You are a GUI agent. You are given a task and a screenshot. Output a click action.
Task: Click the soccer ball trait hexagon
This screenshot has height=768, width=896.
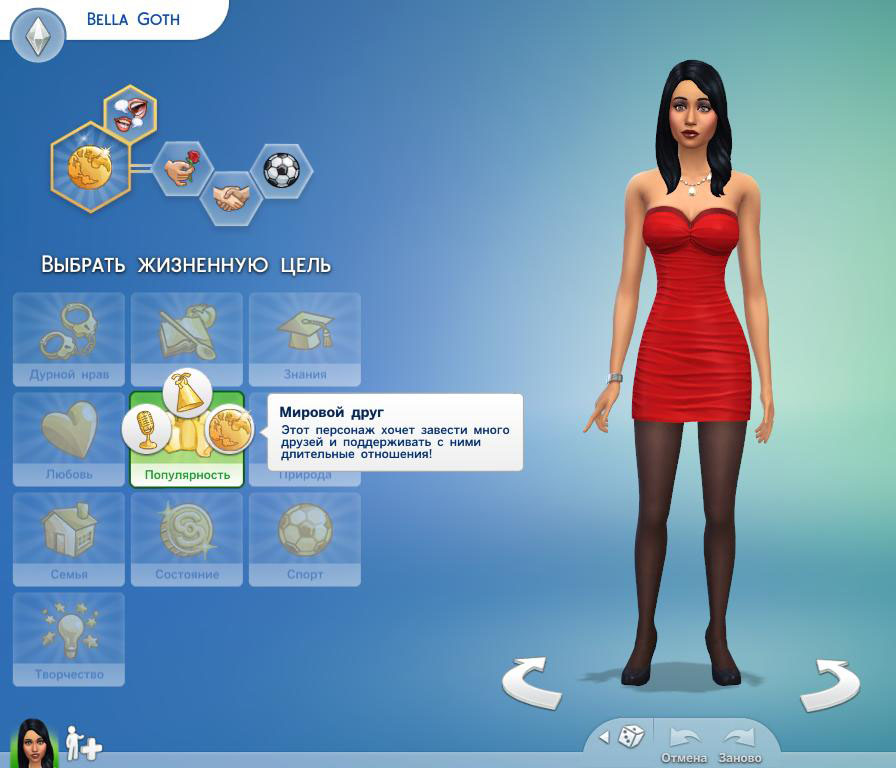point(281,170)
